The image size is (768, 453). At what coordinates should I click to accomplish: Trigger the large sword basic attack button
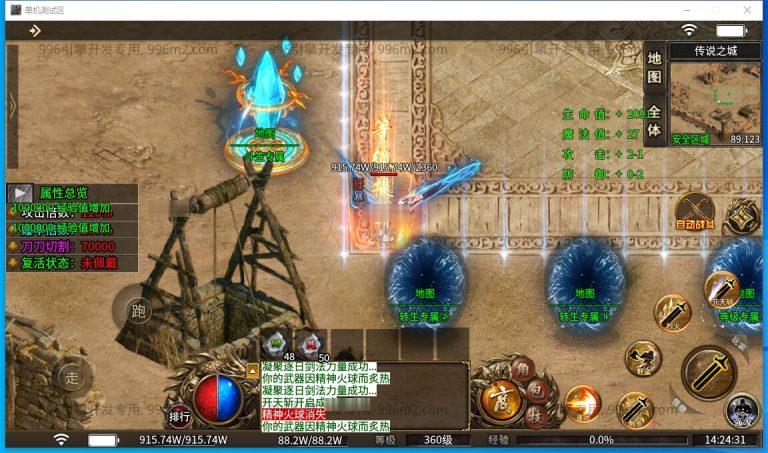[x=708, y=372]
